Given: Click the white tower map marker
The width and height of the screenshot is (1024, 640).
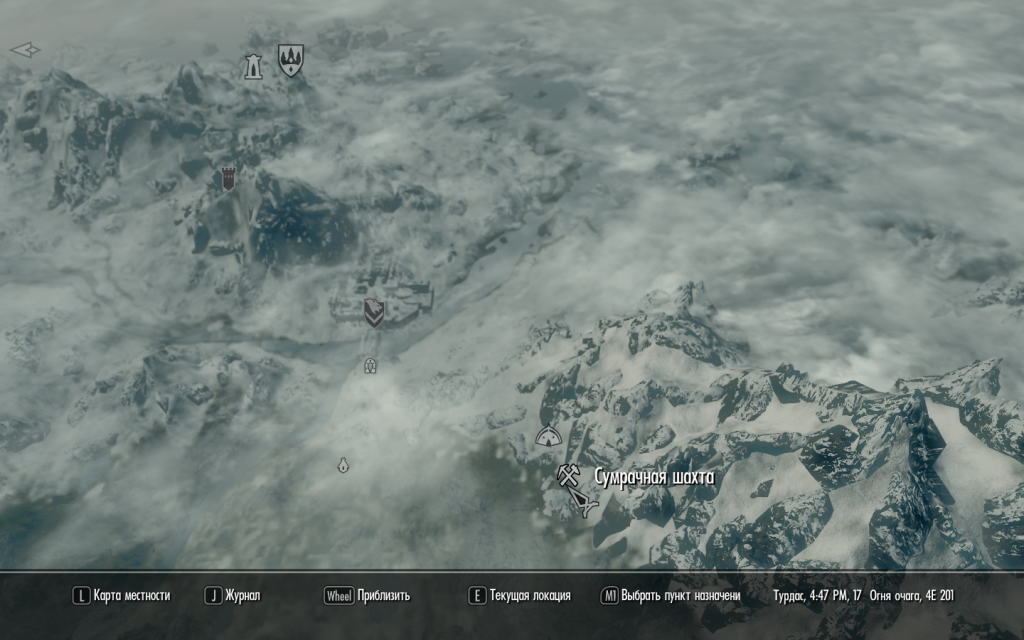Looking at the screenshot, I should (253, 66).
